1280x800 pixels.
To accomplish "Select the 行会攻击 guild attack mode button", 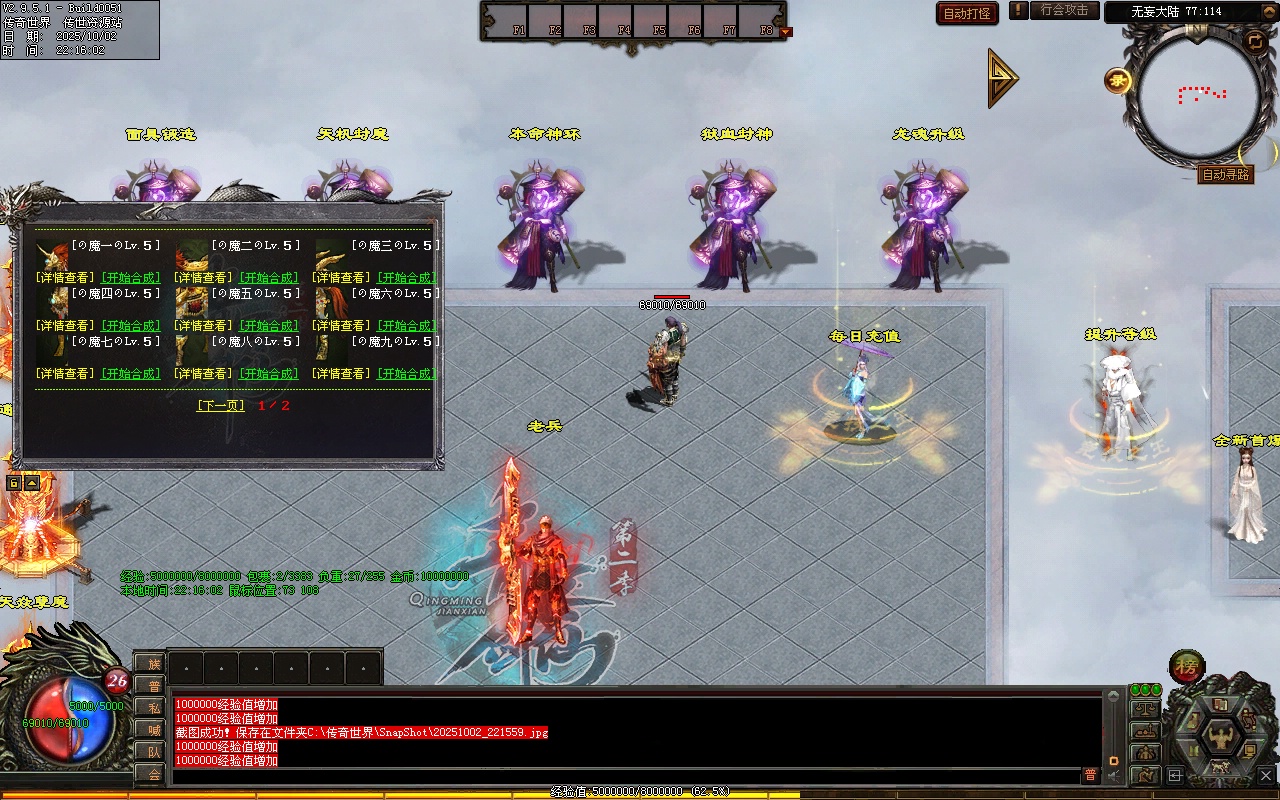I will pos(1064,11).
